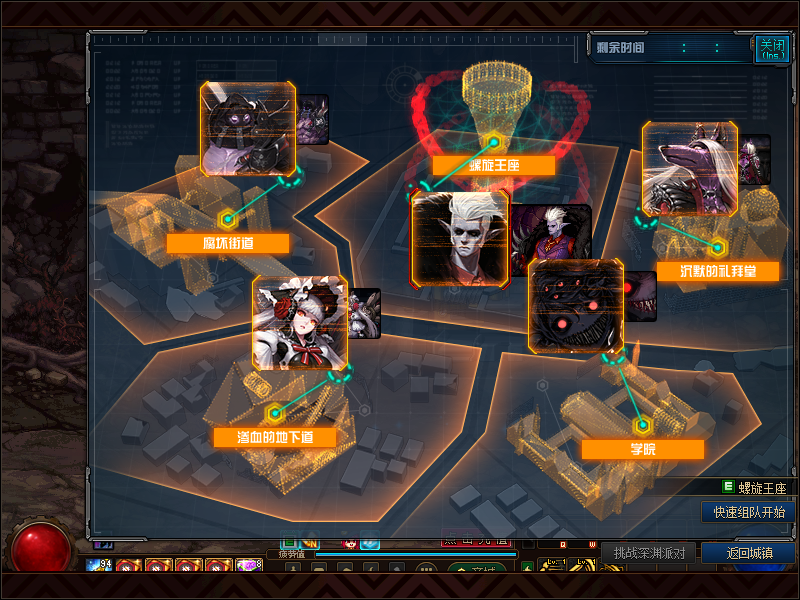Click the 快速组队开始 quick party button
Viewport: 800px width, 600px height.
coord(749,512)
